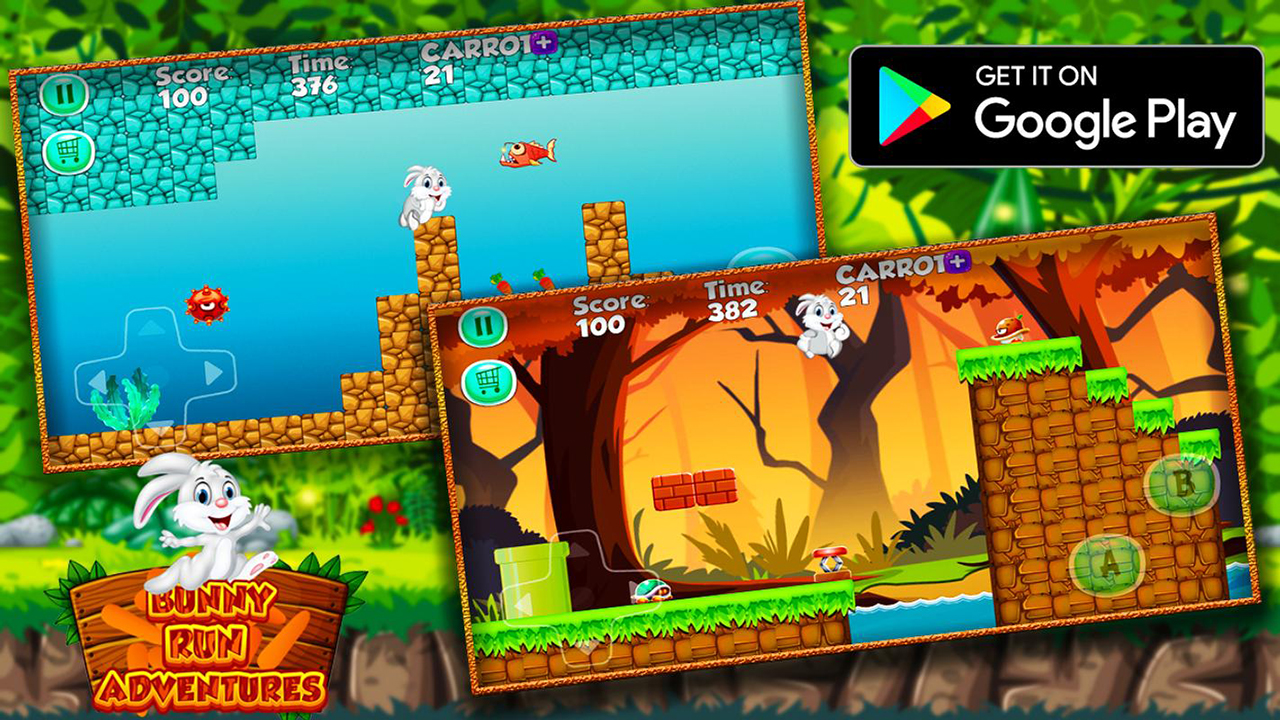Pause the forest level game

click(x=485, y=325)
